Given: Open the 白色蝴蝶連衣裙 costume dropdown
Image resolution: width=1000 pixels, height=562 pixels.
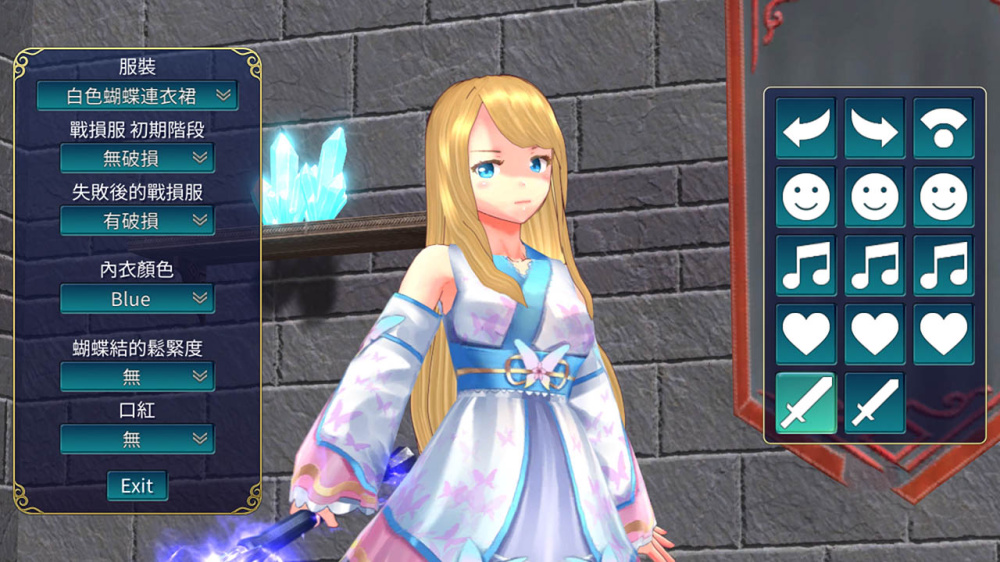Looking at the screenshot, I should point(137,96).
